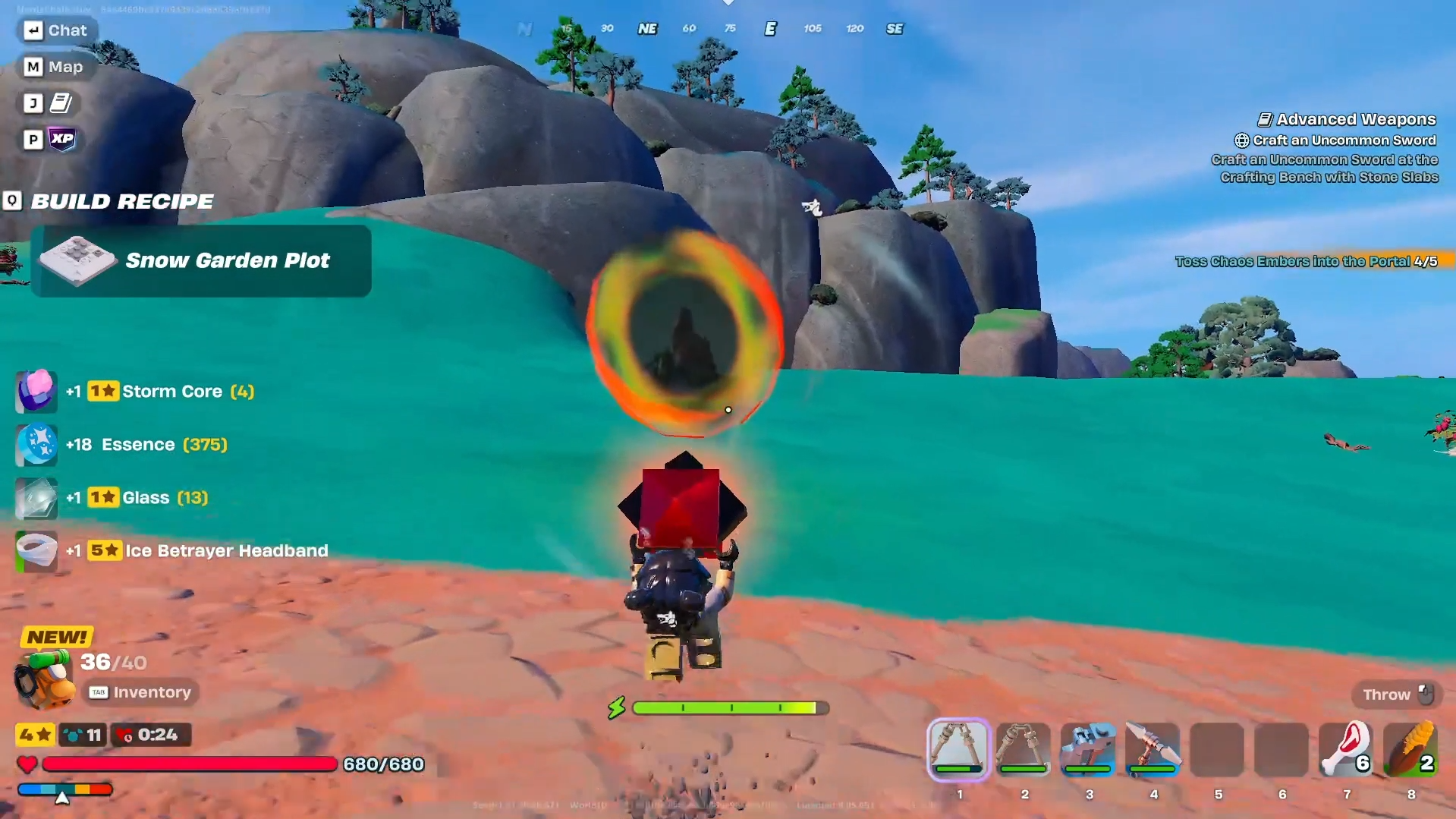This screenshot has height=819, width=1456.
Task: Select the second crossbow in hotbar slot 2
Action: coord(1024,749)
